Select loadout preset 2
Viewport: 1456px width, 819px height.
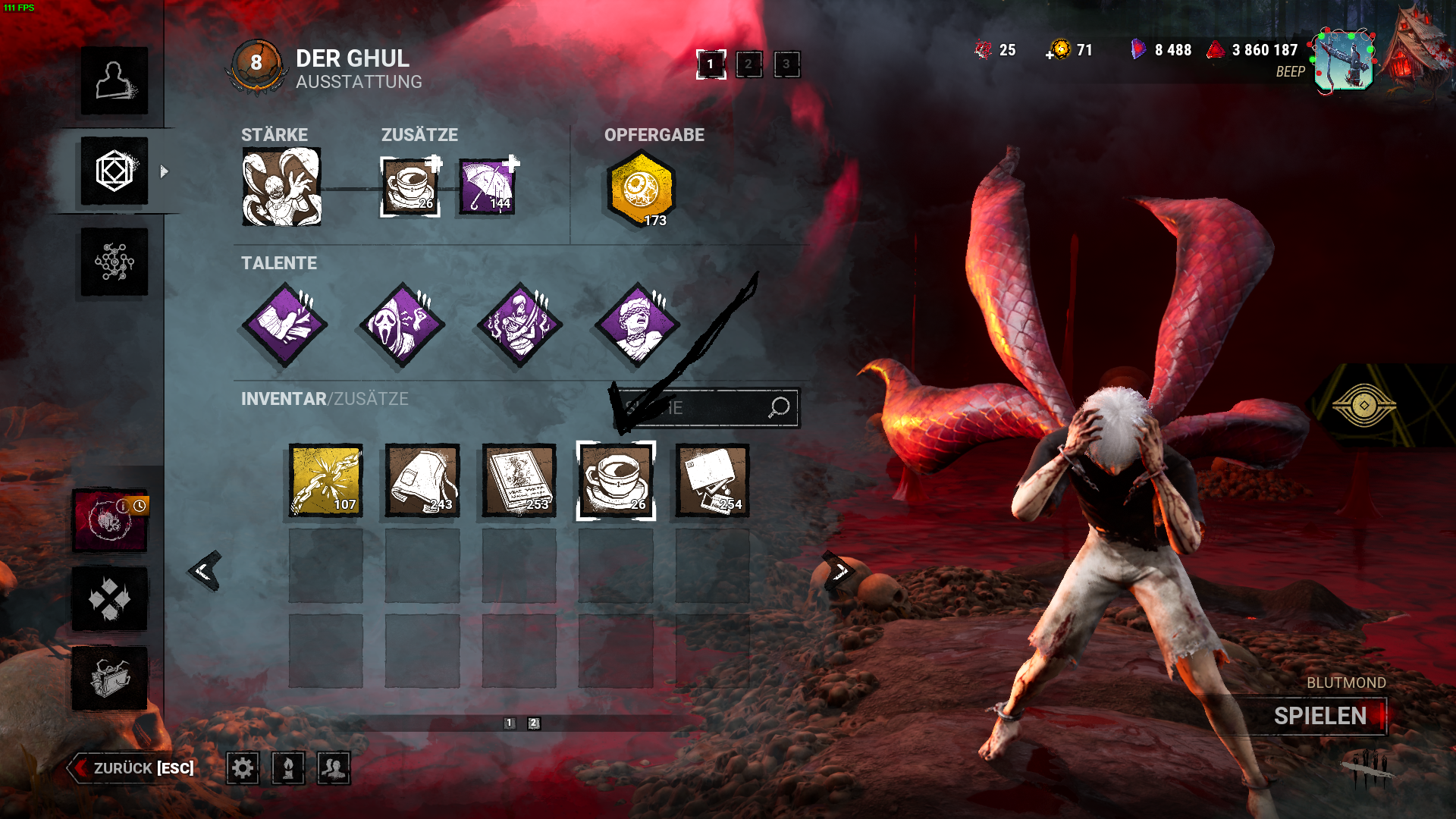click(x=748, y=64)
